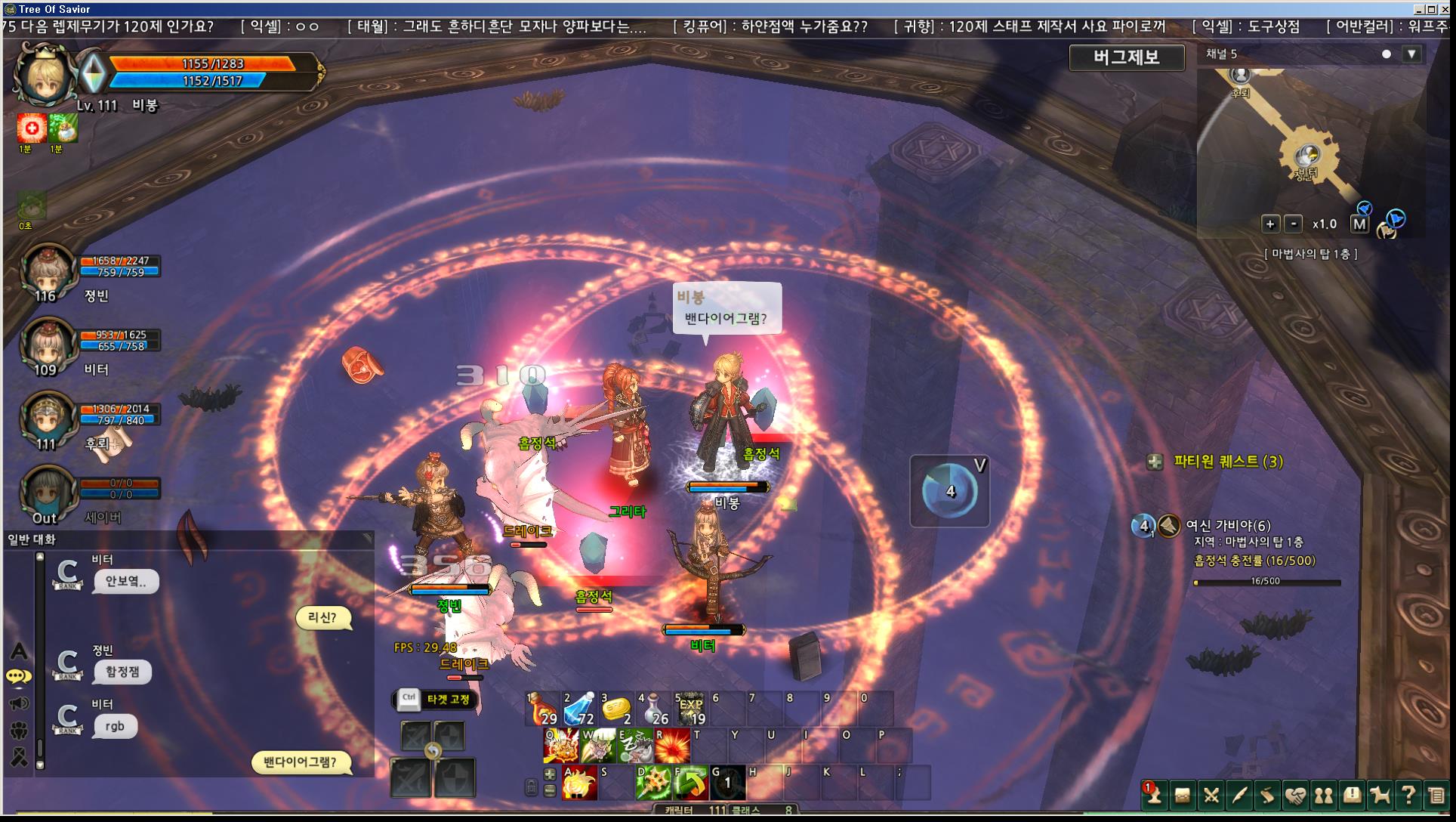Activate the green arrow skill on F
1456x822 pixels.
tap(690, 783)
